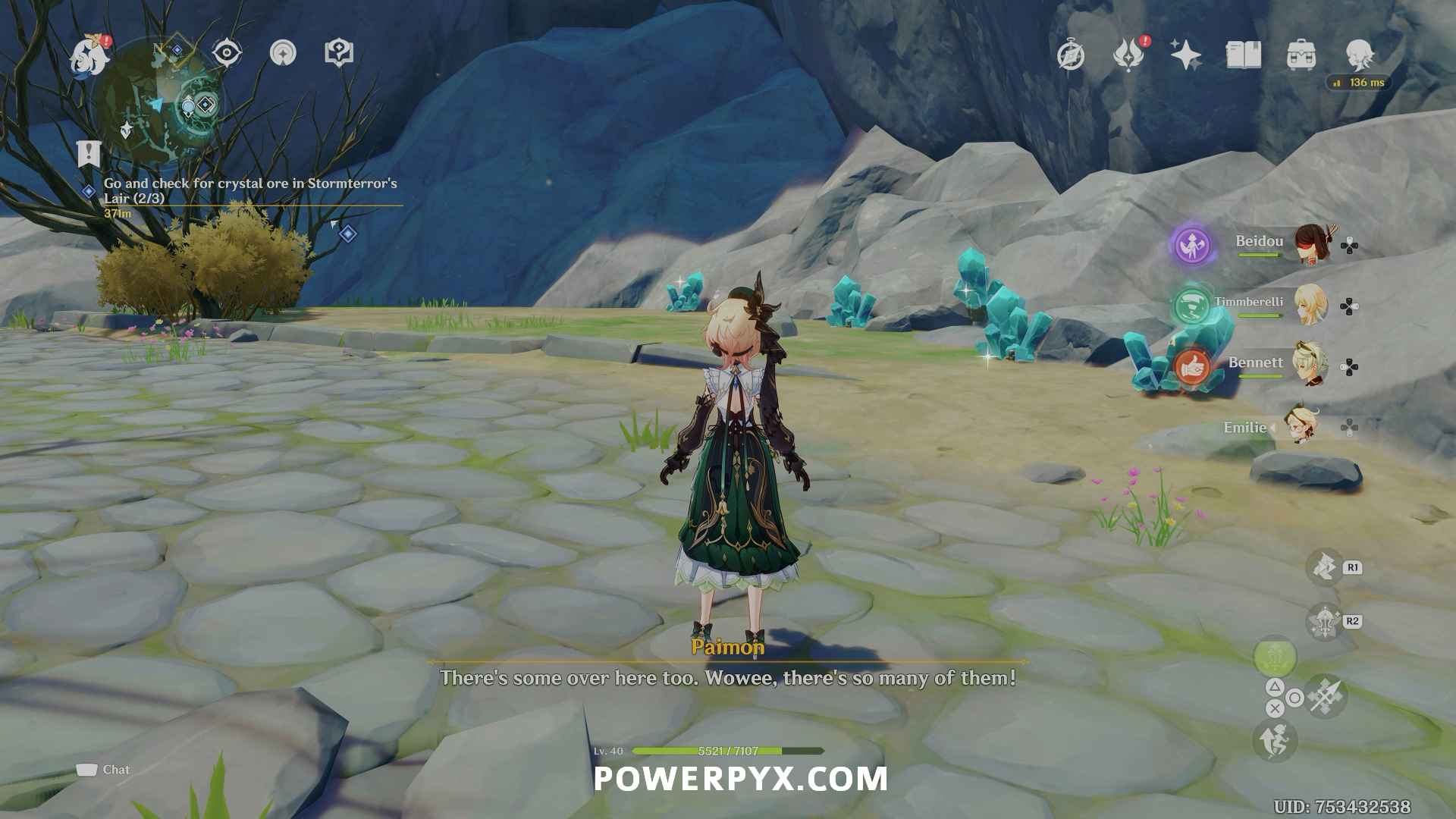
Task: Activate the green elemental skill icon
Action: point(1275,657)
